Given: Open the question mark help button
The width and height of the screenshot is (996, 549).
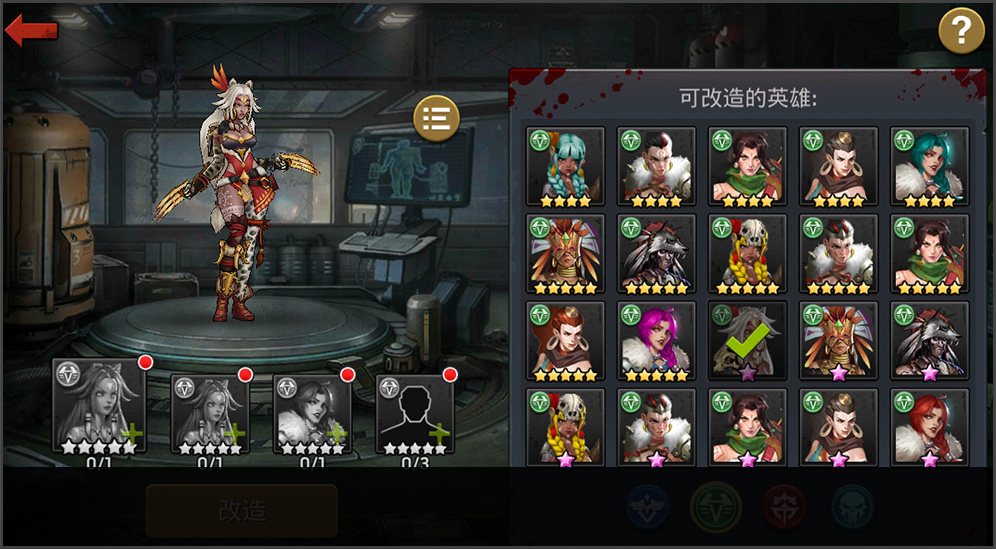Looking at the screenshot, I should click(961, 31).
